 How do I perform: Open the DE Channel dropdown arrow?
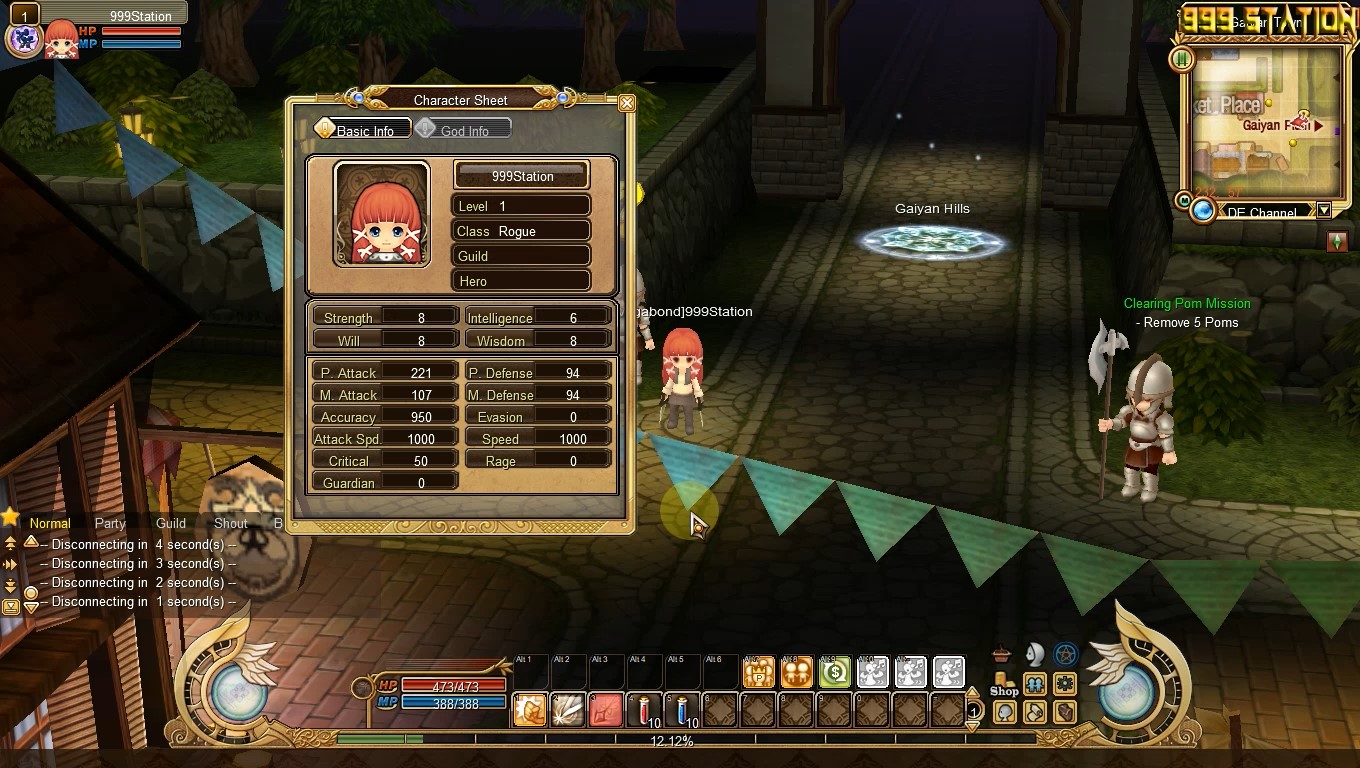(1324, 211)
